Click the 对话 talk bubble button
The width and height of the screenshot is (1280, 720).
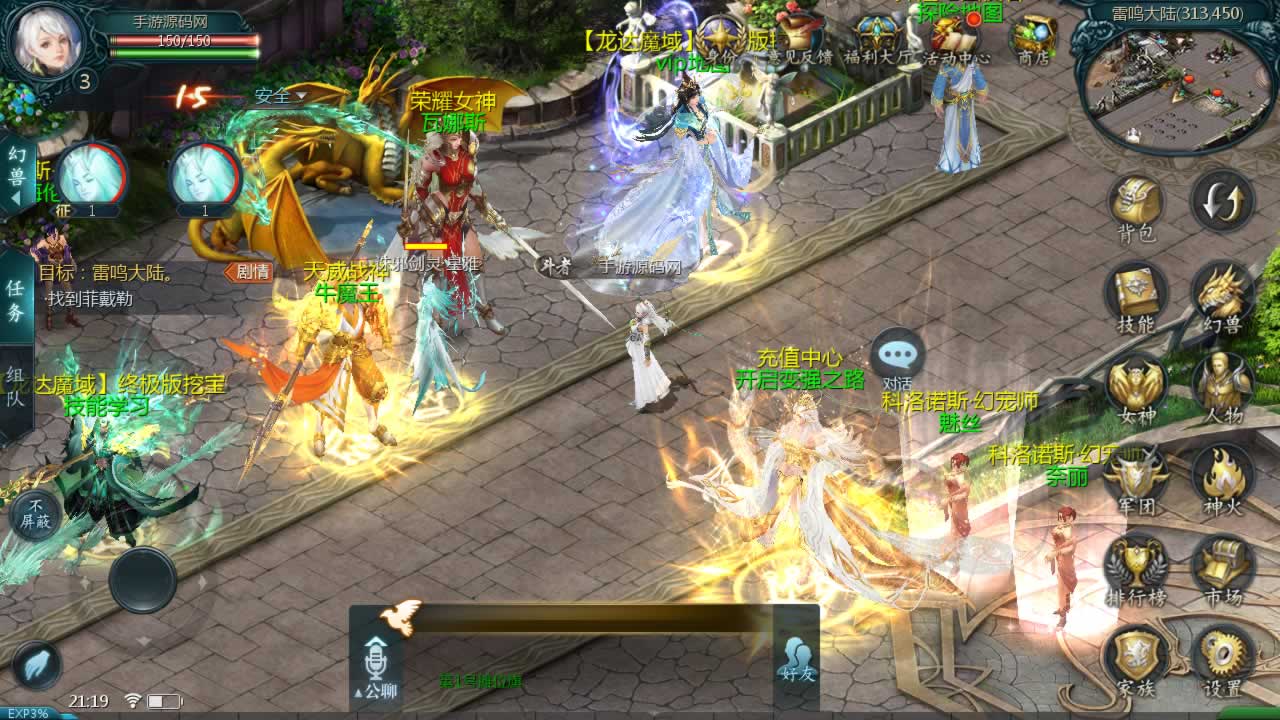tap(897, 360)
